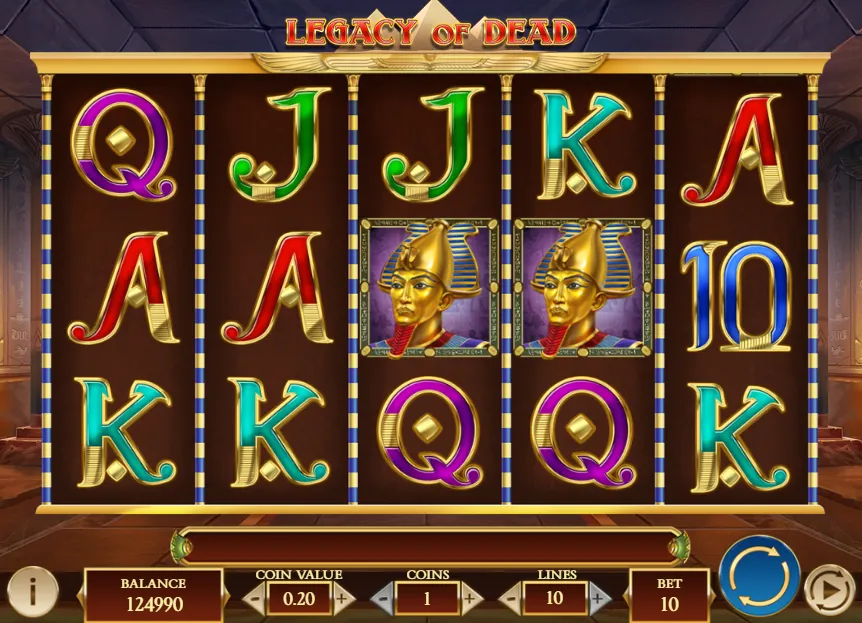Reduce the number of coins
The width and height of the screenshot is (862, 623).
tap(383, 598)
